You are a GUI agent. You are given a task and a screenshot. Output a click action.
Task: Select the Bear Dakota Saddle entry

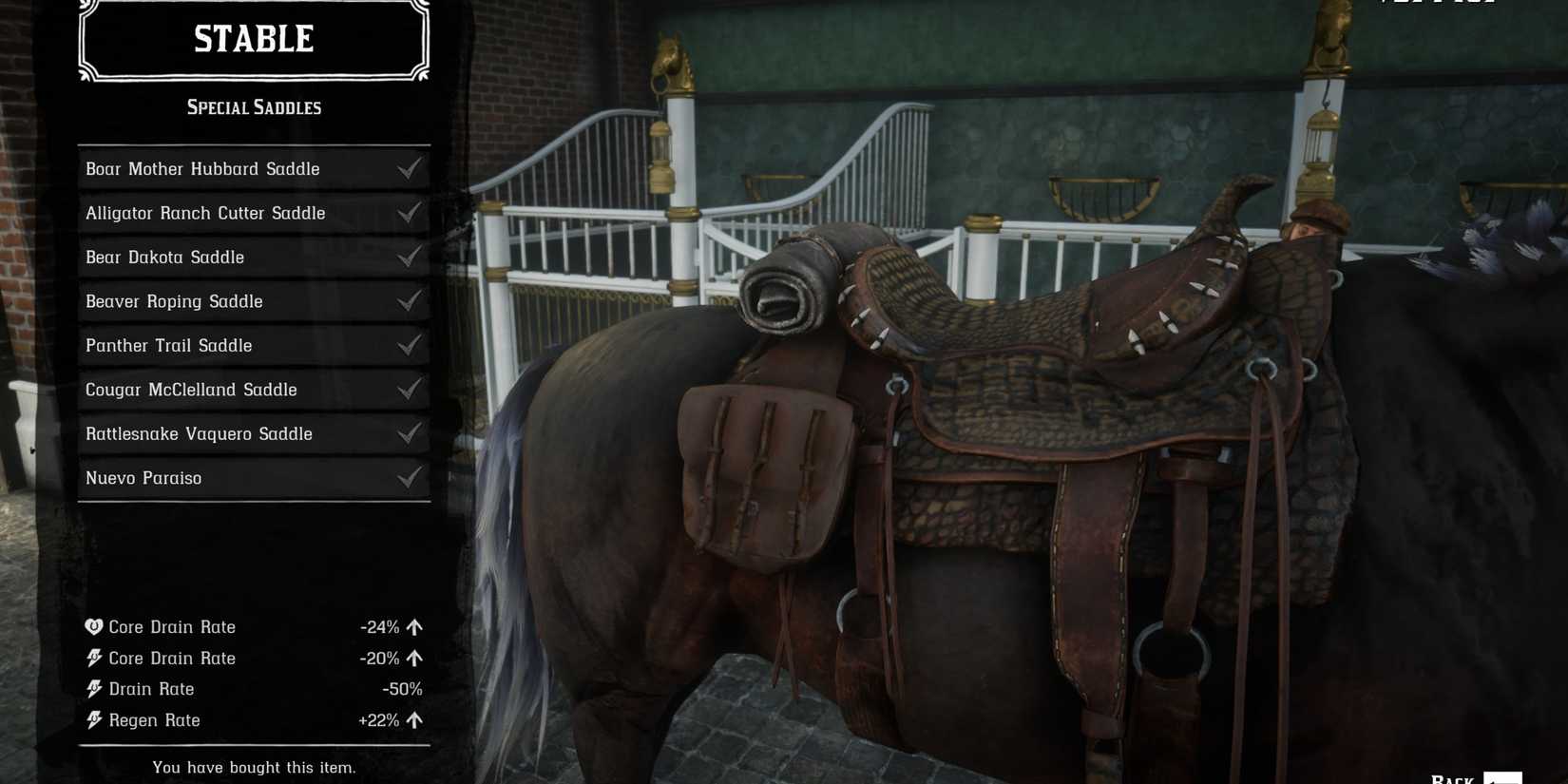pos(164,257)
